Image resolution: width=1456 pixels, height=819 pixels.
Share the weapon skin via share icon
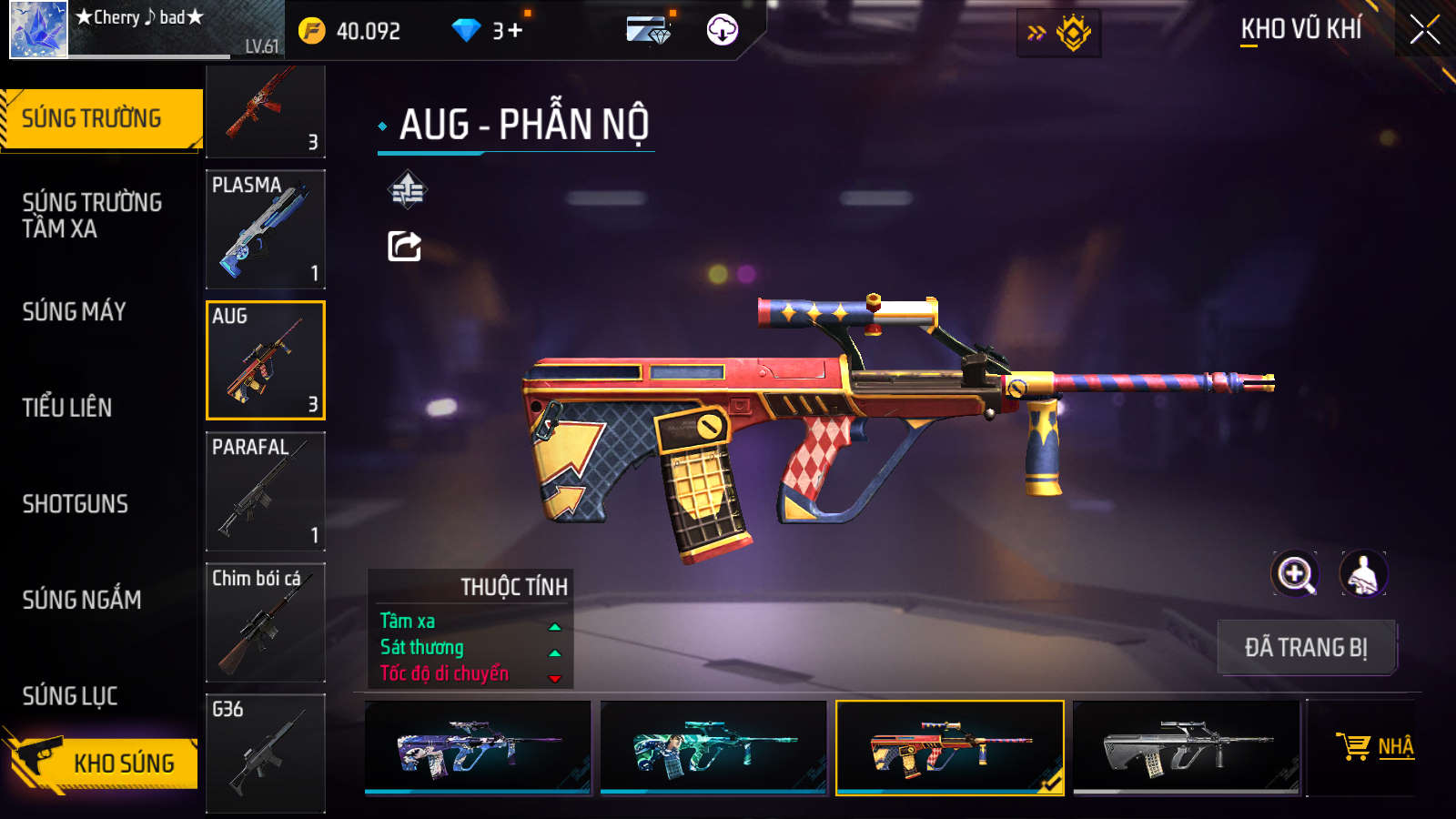coord(405,246)
